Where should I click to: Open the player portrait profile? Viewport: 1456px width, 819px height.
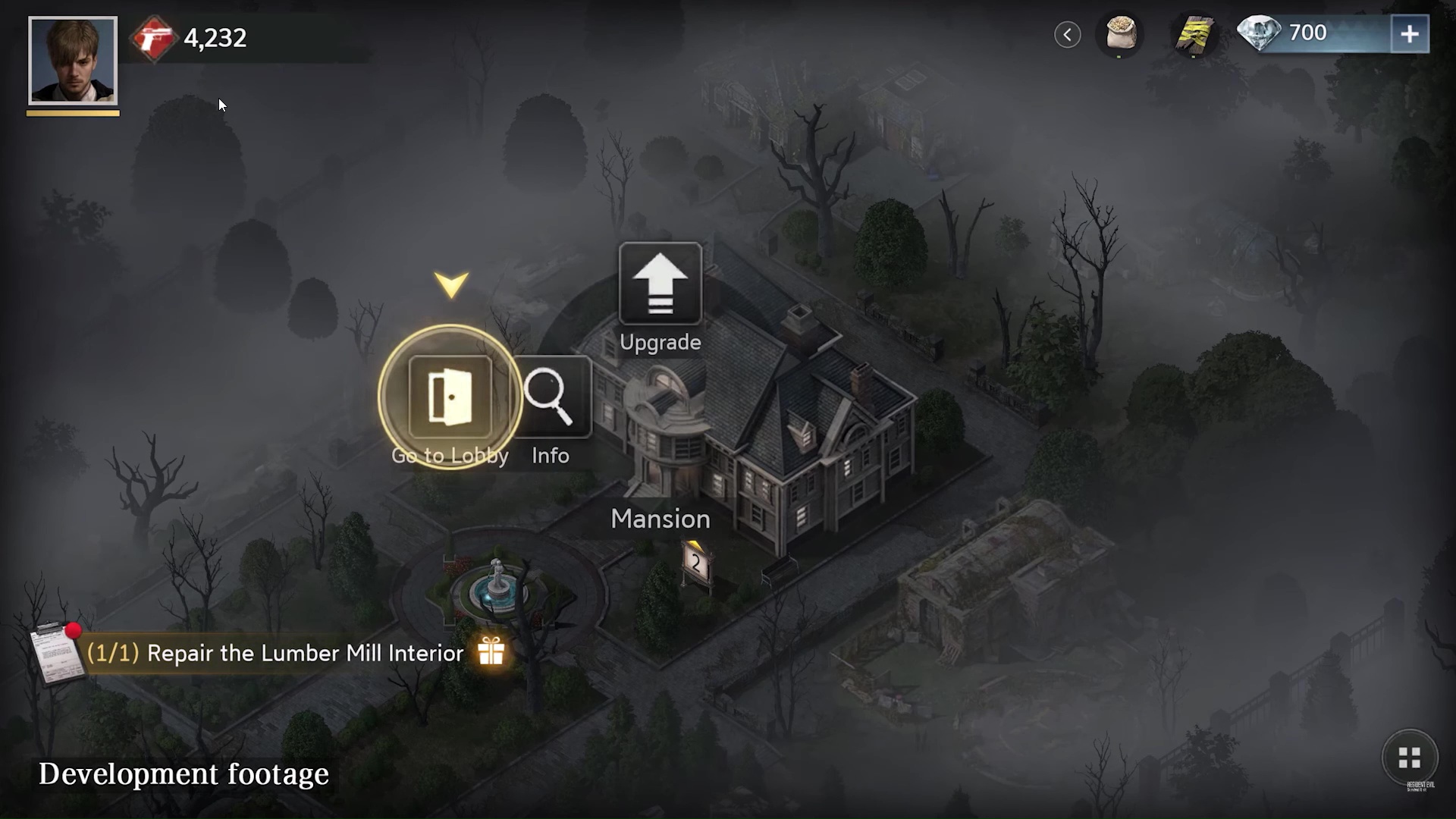point(73,61)
